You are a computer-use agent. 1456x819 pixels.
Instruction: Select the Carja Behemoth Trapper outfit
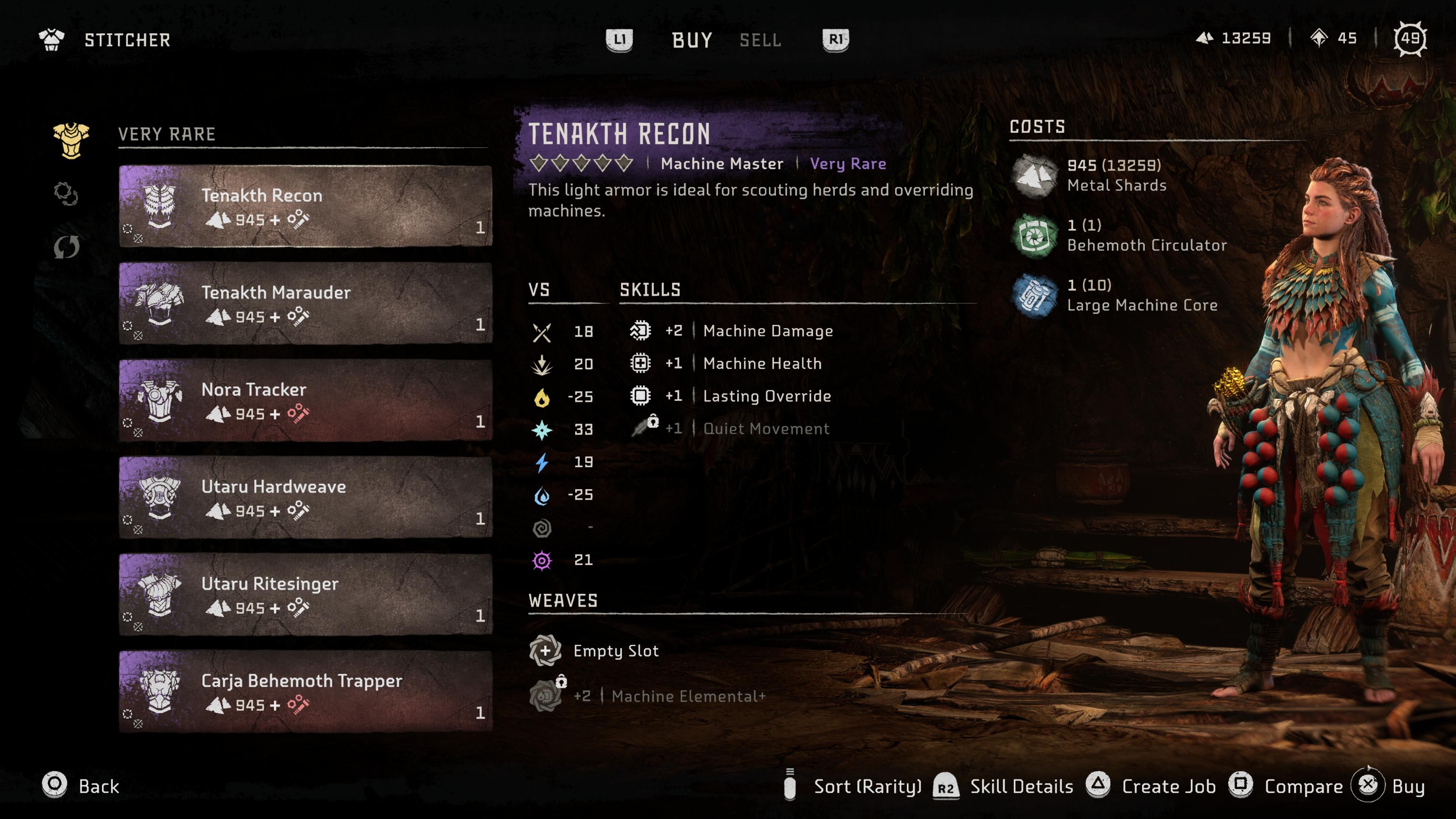click(x=305, y=691)
